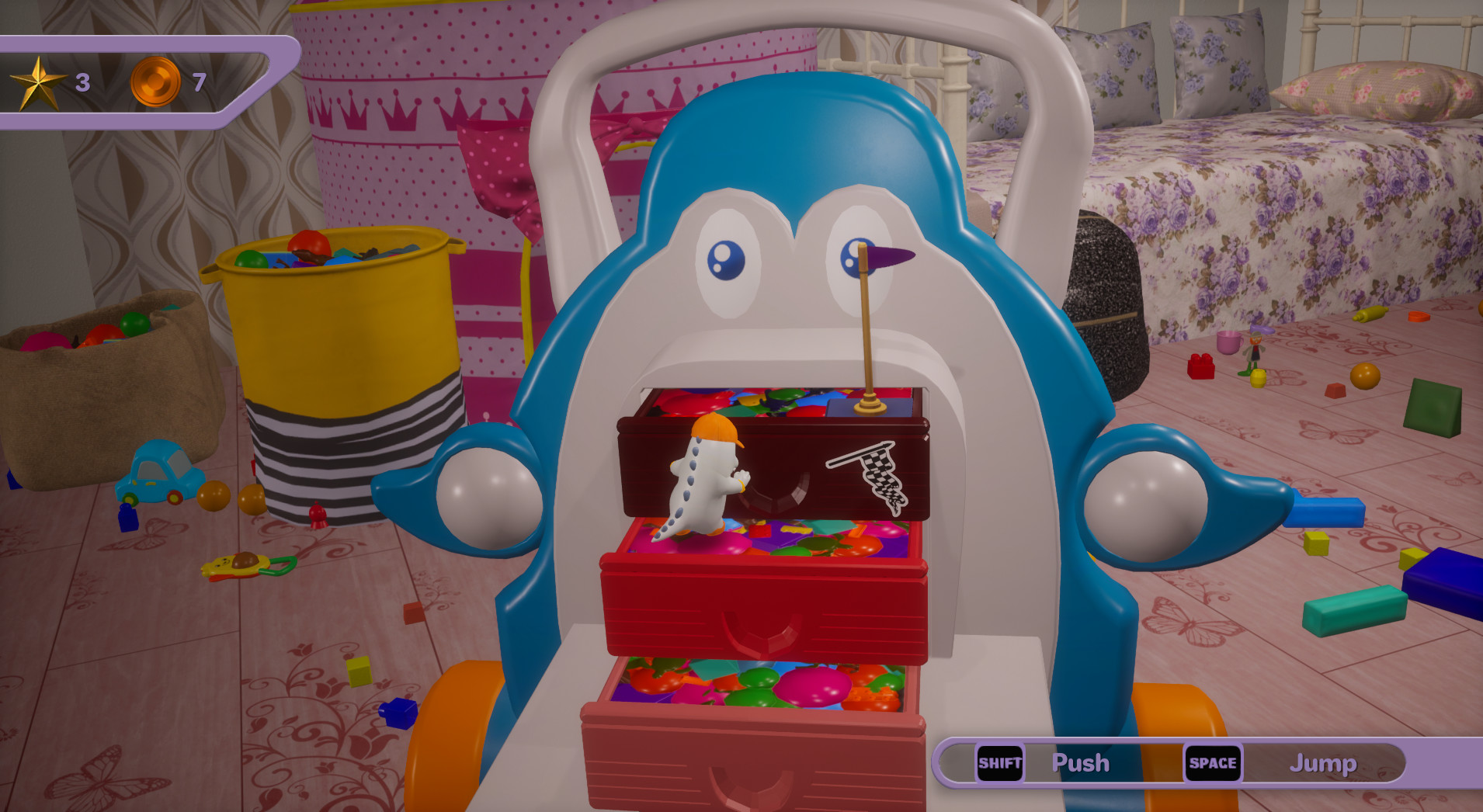Select the SHIFT key icon
The width and height of the screenshot is (1483, 812).
point(999,763)
